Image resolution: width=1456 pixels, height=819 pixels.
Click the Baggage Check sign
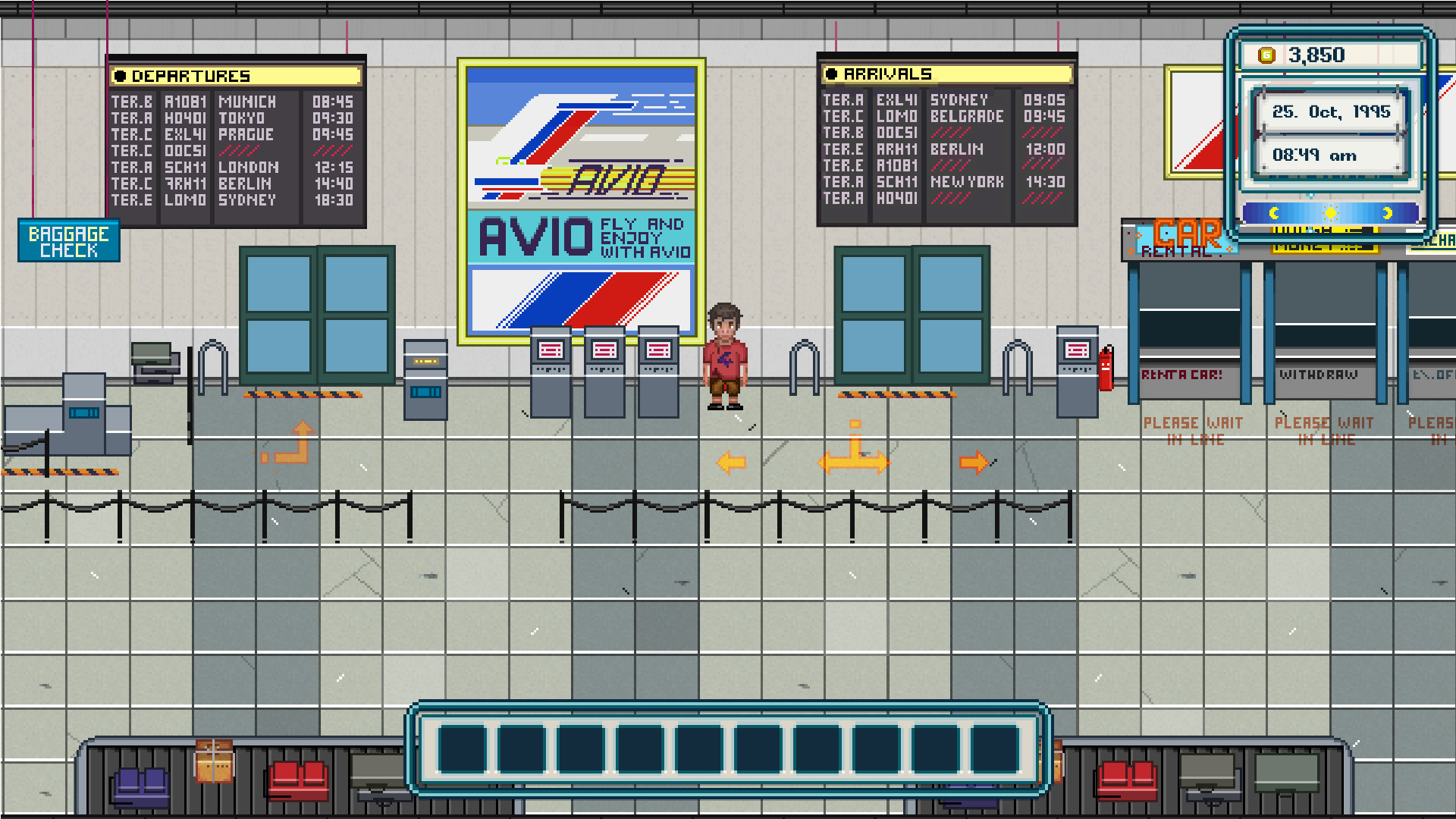68,241
